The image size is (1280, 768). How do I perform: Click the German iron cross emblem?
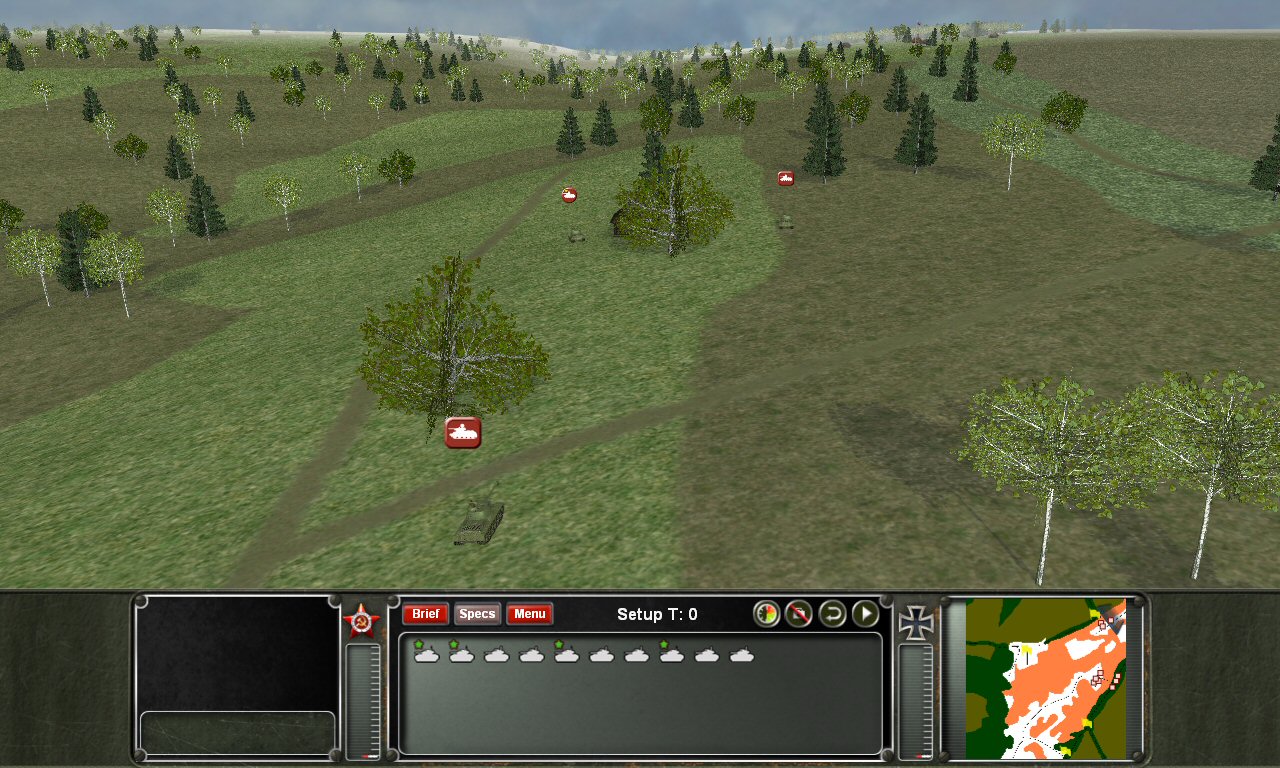click(916, 622)
